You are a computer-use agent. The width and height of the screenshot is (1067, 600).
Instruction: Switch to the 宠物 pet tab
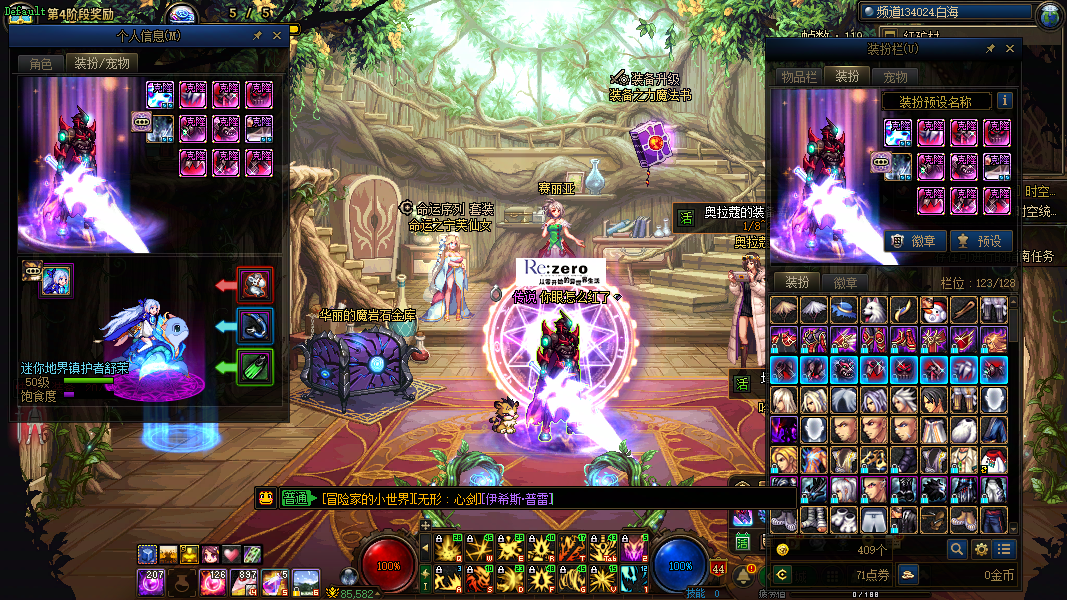(895, 77)
